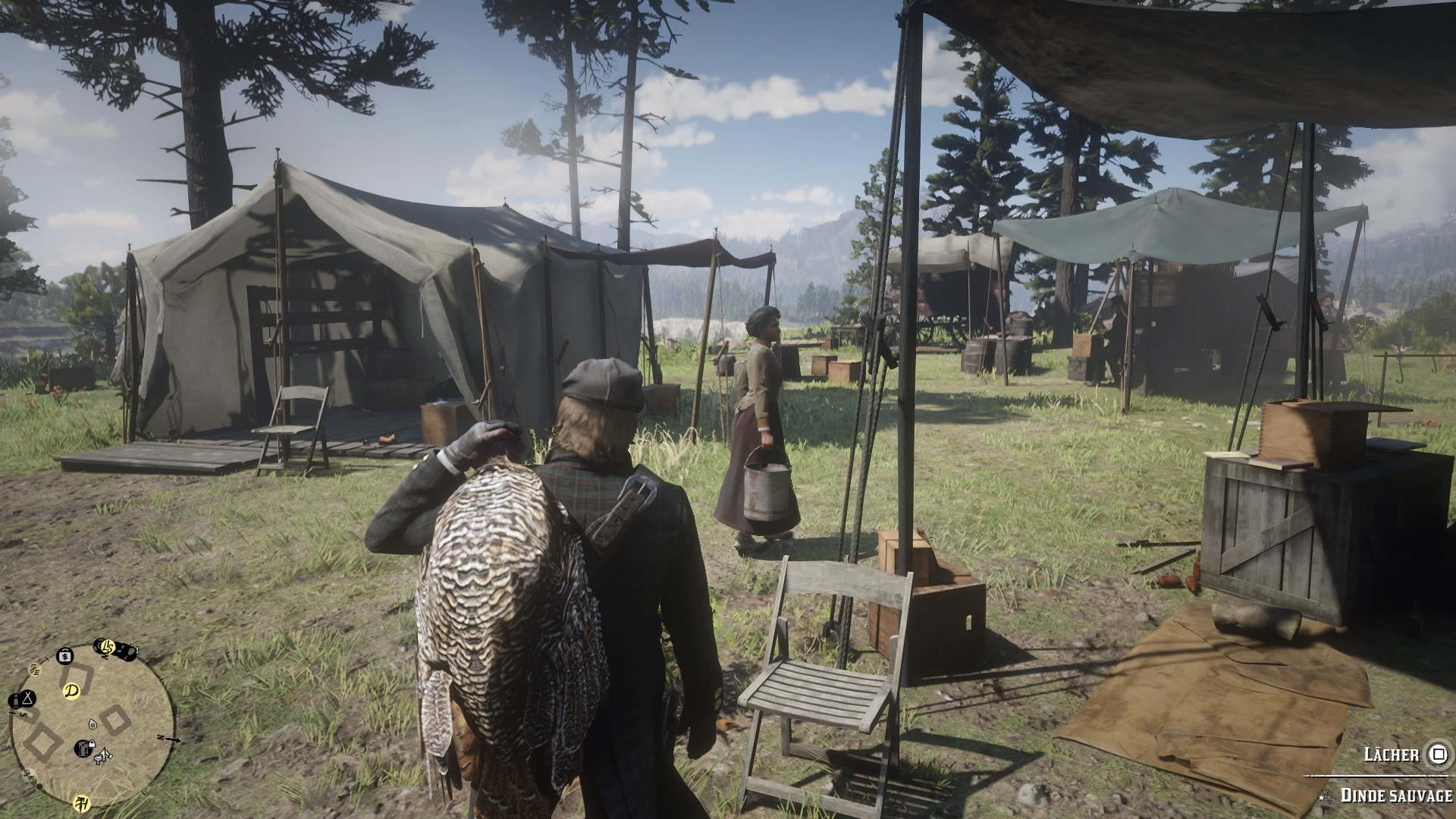Click the faded JE marker on minimap
This screenshot has height=819, width=1456.
coord(34,670)
